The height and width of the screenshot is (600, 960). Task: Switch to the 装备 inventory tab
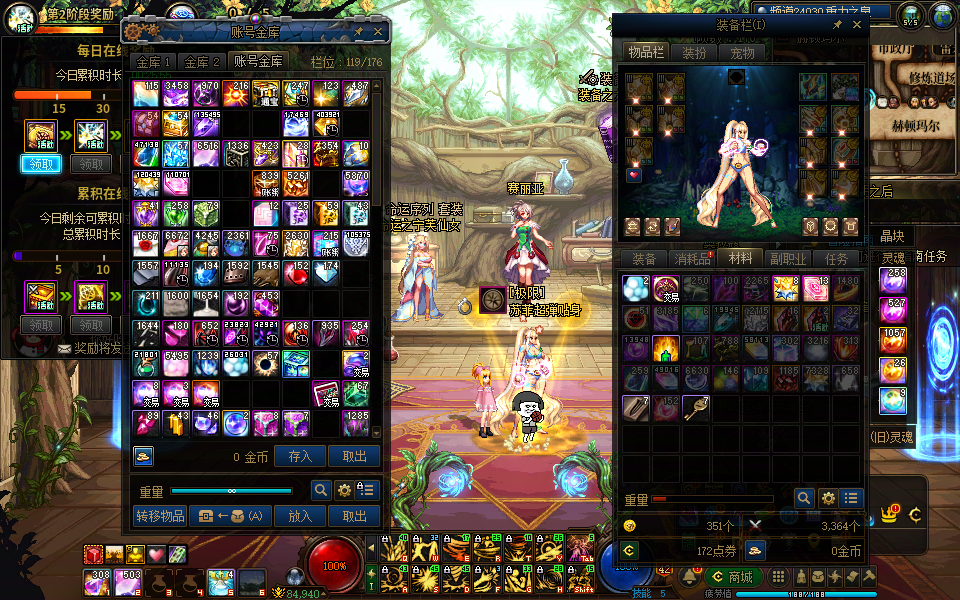[x=644, y=259]
